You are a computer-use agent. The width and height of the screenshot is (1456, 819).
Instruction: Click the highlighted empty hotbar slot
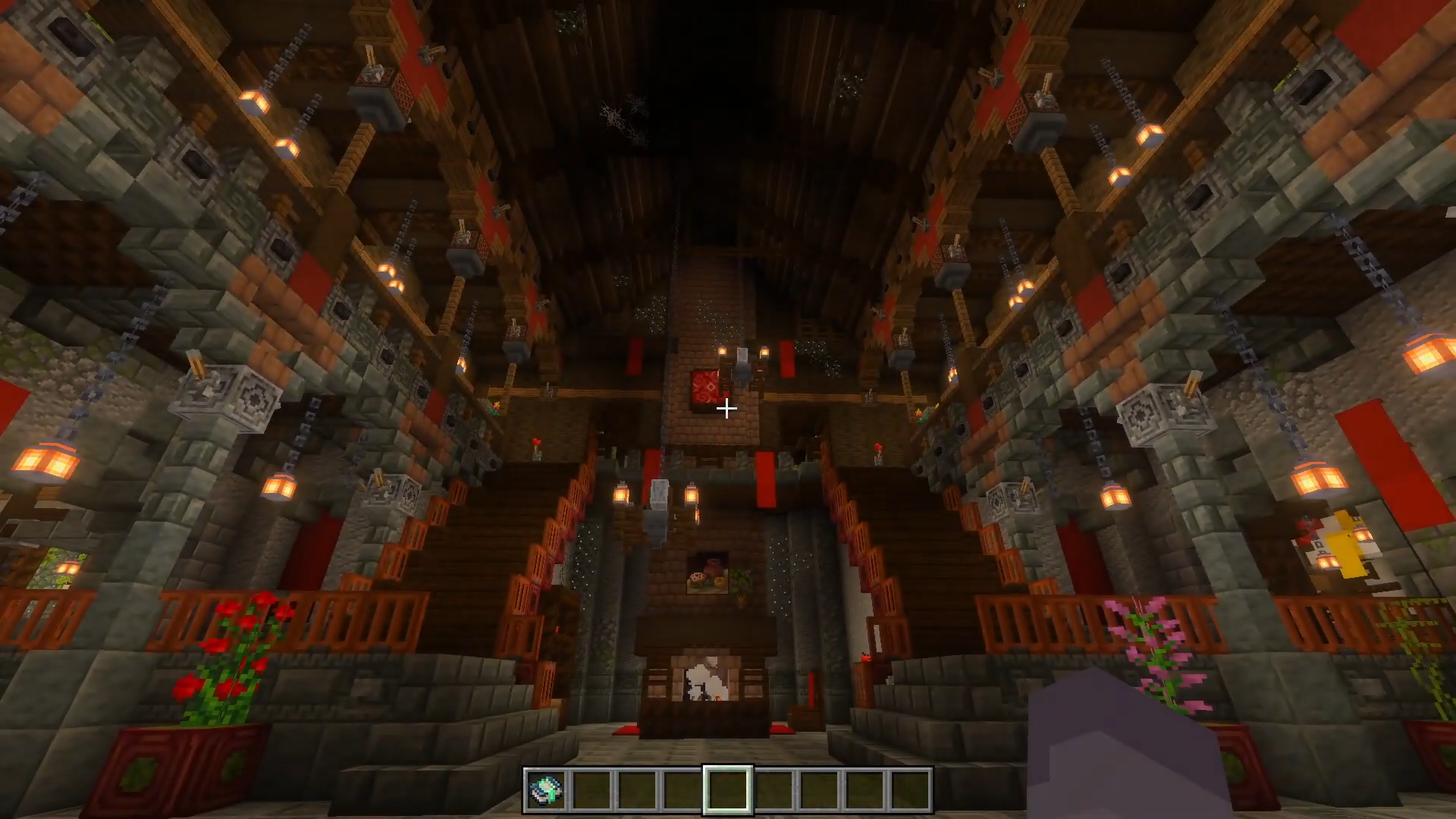[x=728, y=790]
